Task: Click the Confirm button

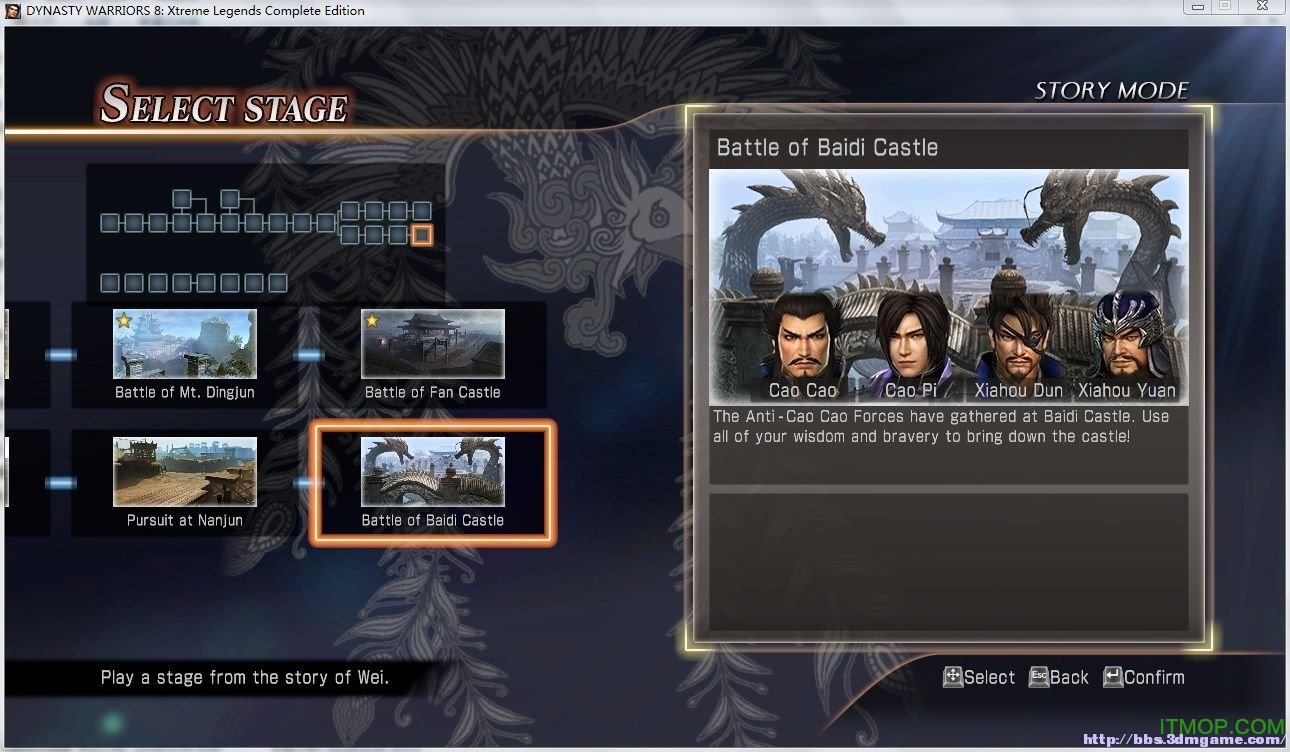Action: tap(1143, 677)
